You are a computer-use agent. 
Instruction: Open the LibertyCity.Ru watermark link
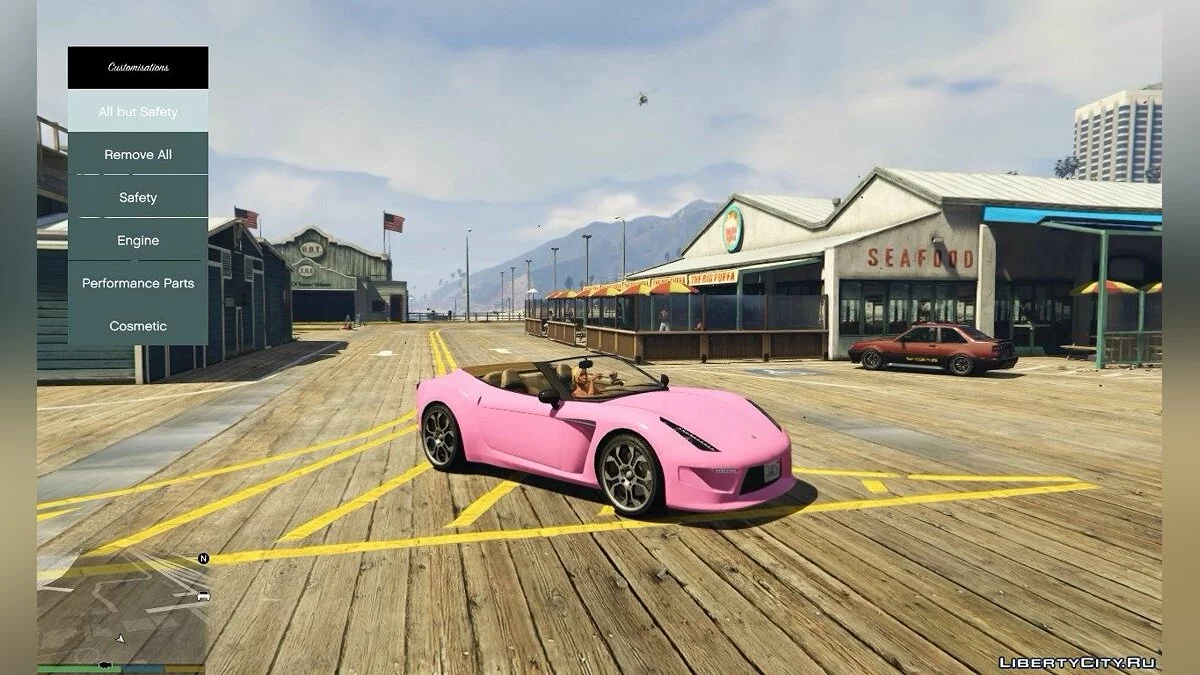tap(1076, 663)
